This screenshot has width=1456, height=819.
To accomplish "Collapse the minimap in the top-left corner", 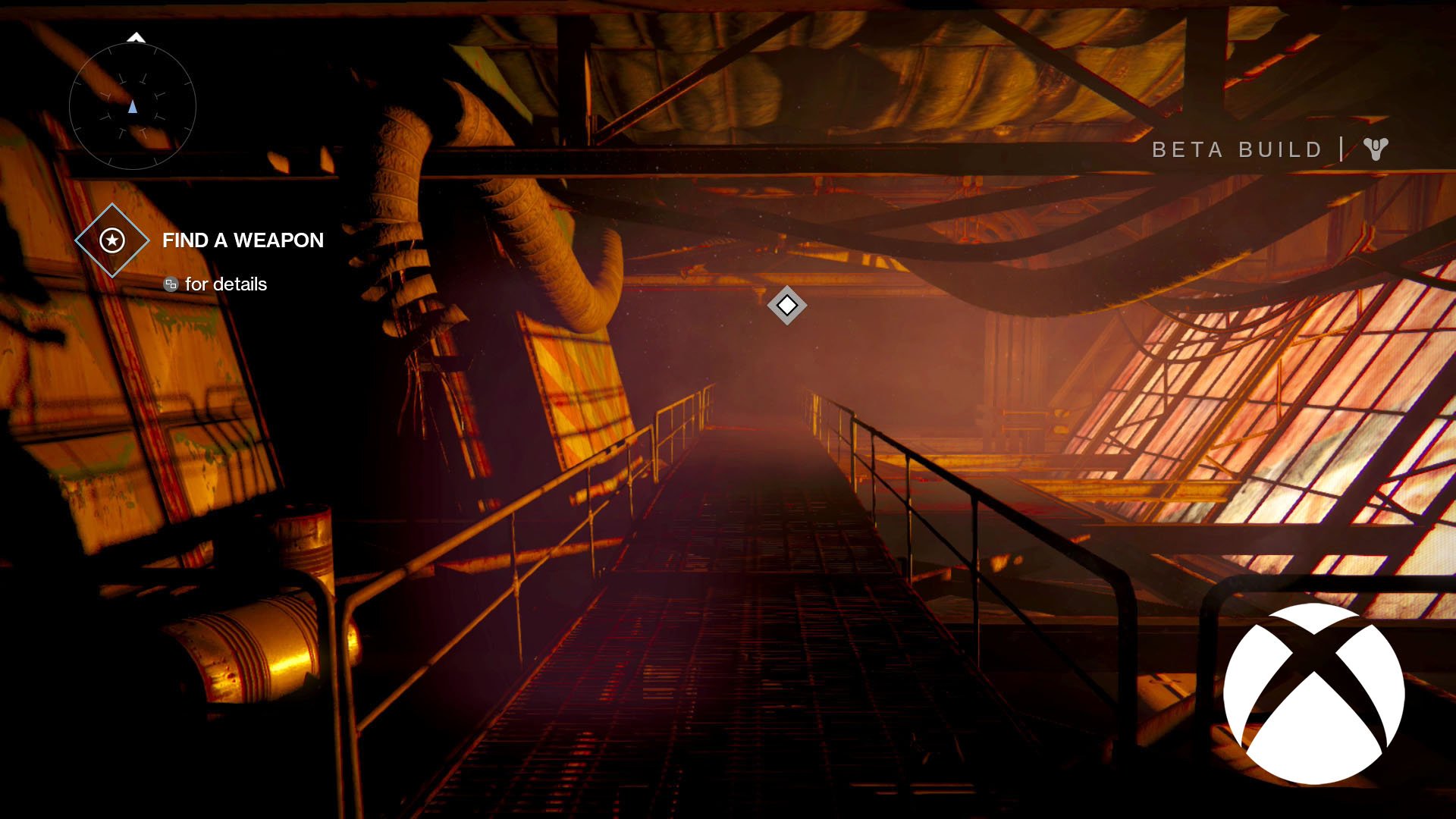I will click(x=134, y=107).
